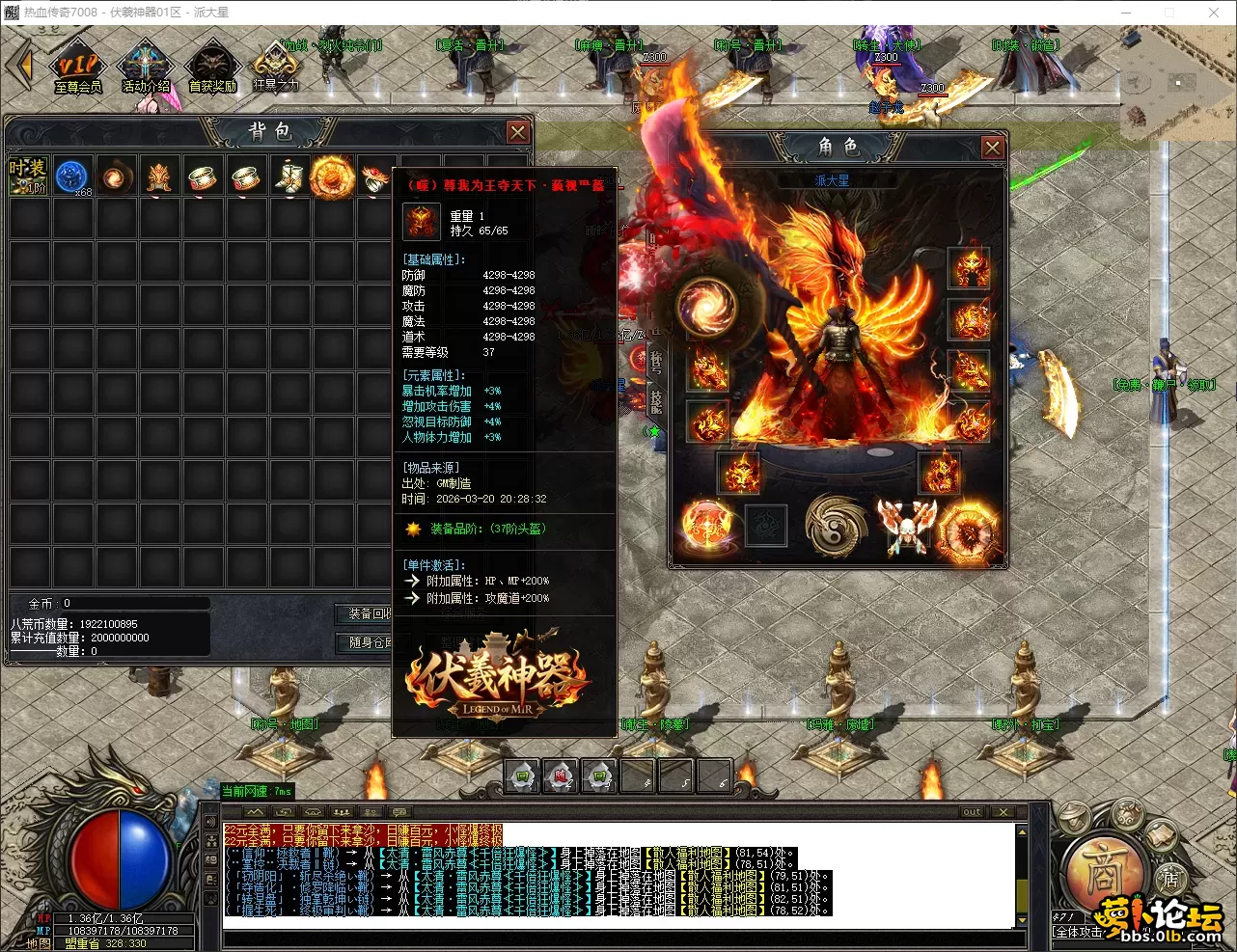The width and height of the screenshot is (1237, 952).
Task: Select the 时装 costume item in the backpack
Action: point(28,177)
